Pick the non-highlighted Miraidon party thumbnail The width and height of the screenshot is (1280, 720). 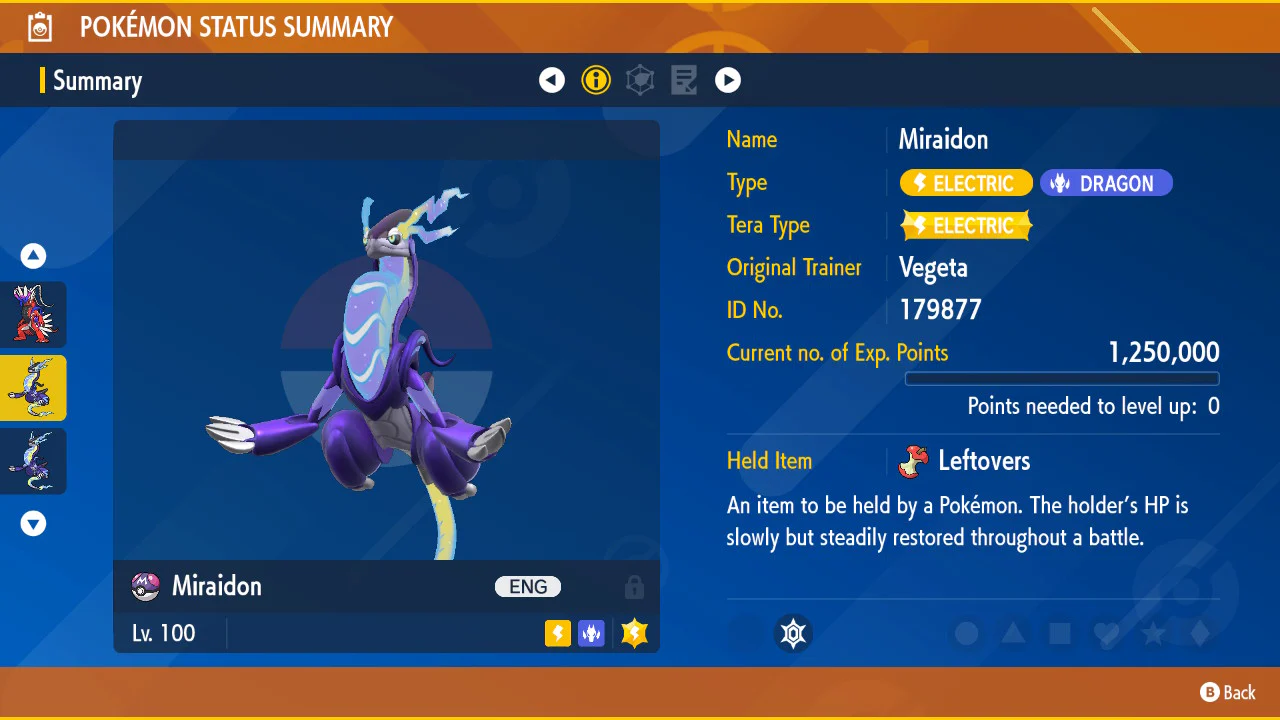tap(34, 461)
